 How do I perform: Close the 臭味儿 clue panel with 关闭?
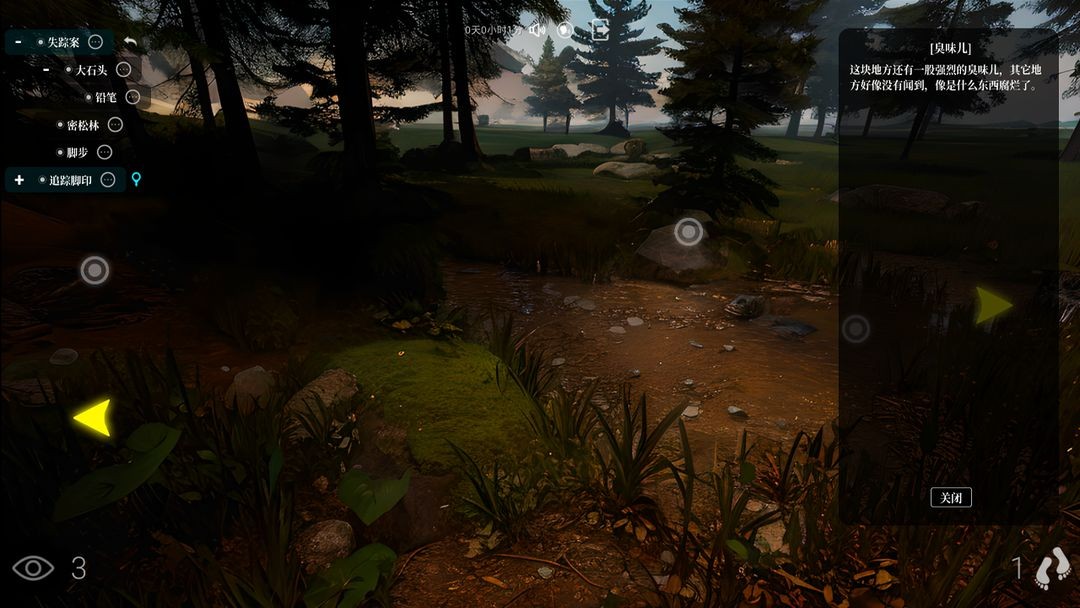pos(950,497)
